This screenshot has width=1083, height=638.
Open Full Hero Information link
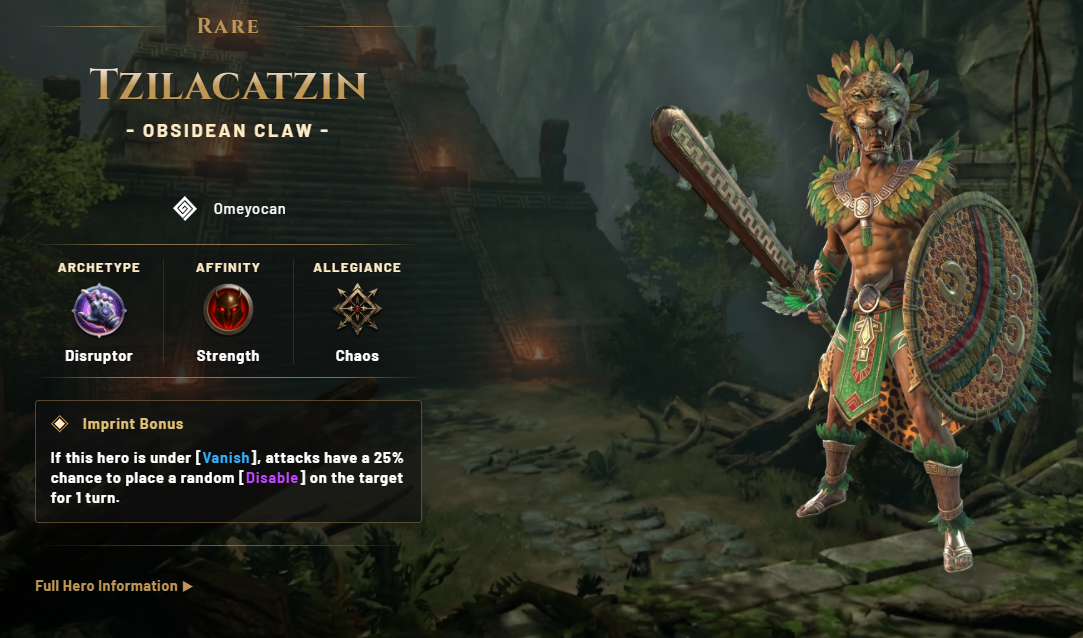click(x=113, y=586)
